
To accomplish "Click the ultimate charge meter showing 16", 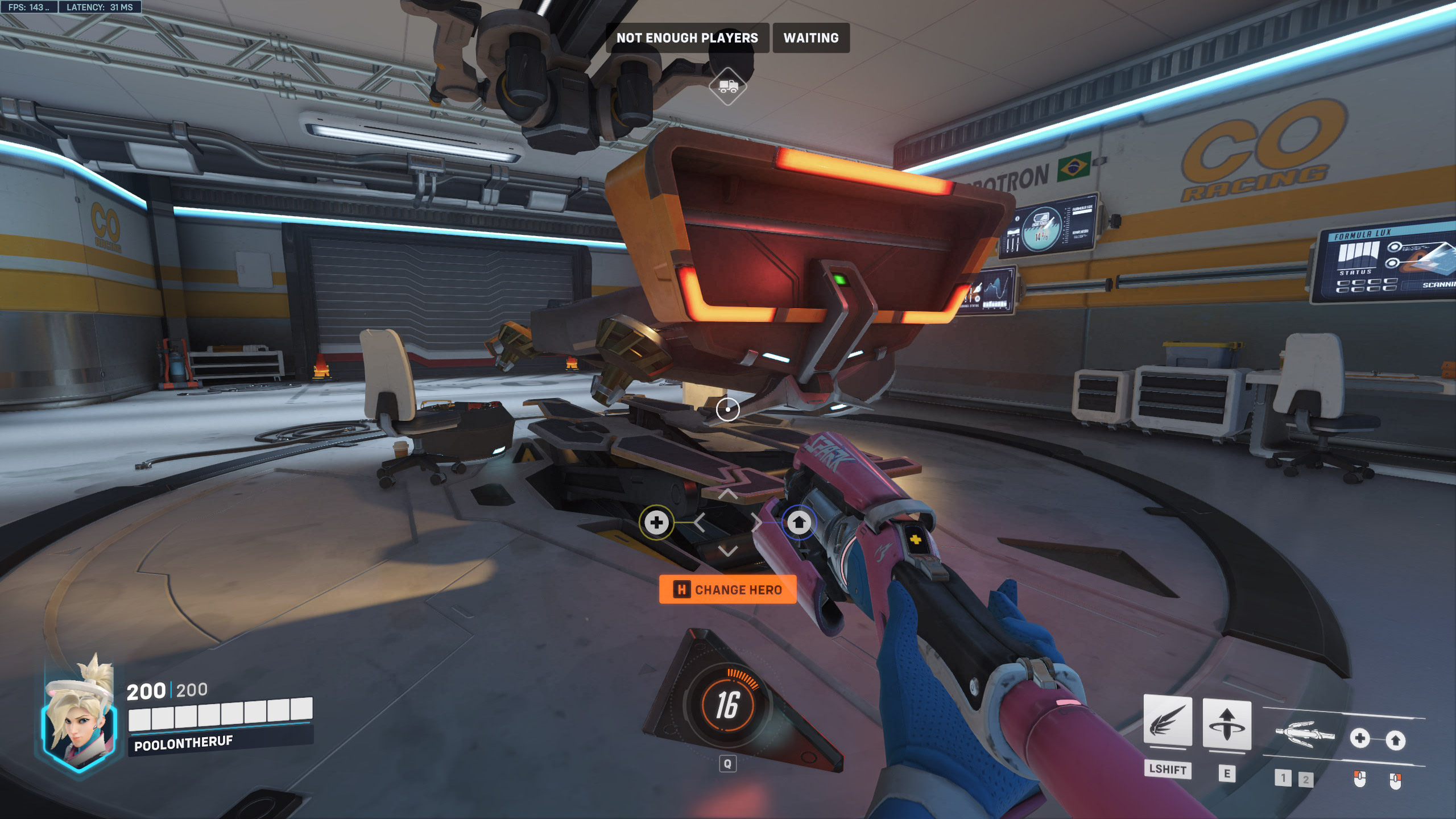I will pyautogui.click(x=727, y=705).
